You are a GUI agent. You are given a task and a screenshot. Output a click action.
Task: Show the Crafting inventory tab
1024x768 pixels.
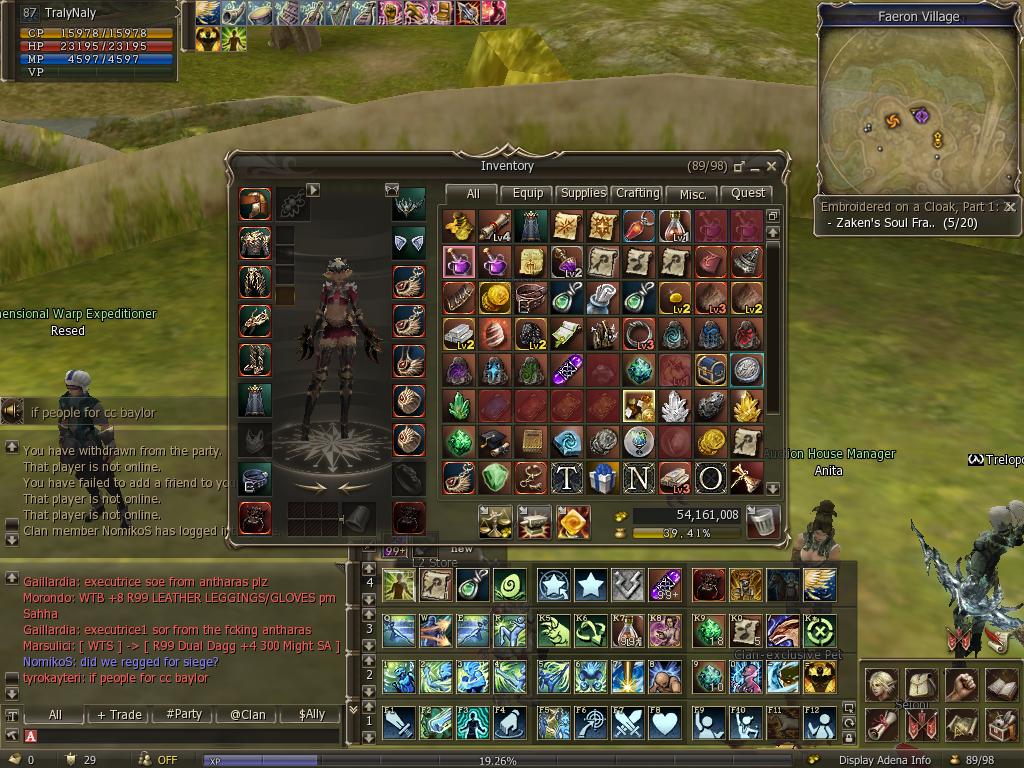point(637,194)
